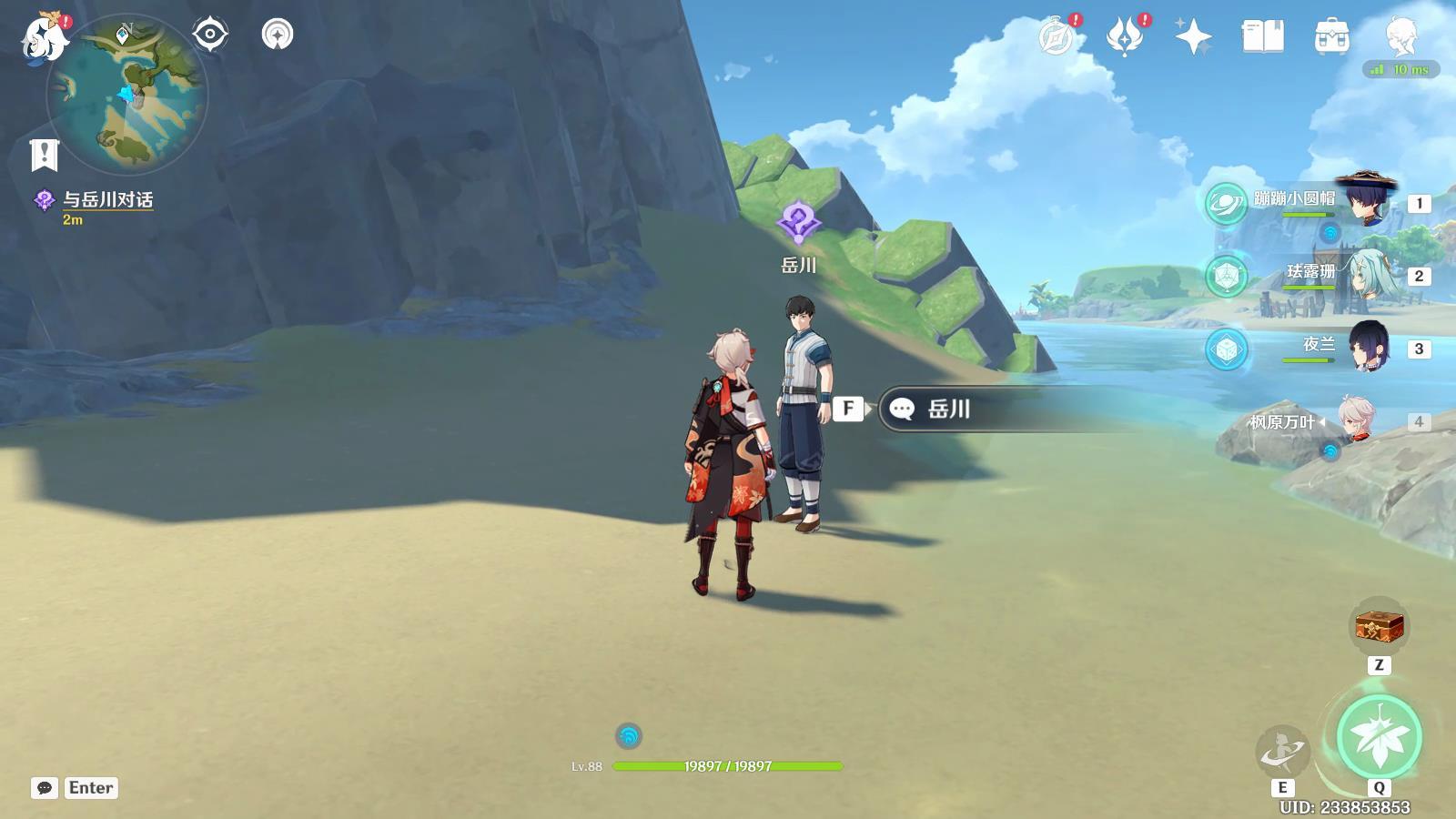Click the eye-shaped icon beside the minimap
Screen dimensions: 1456x819
(210, 35)
